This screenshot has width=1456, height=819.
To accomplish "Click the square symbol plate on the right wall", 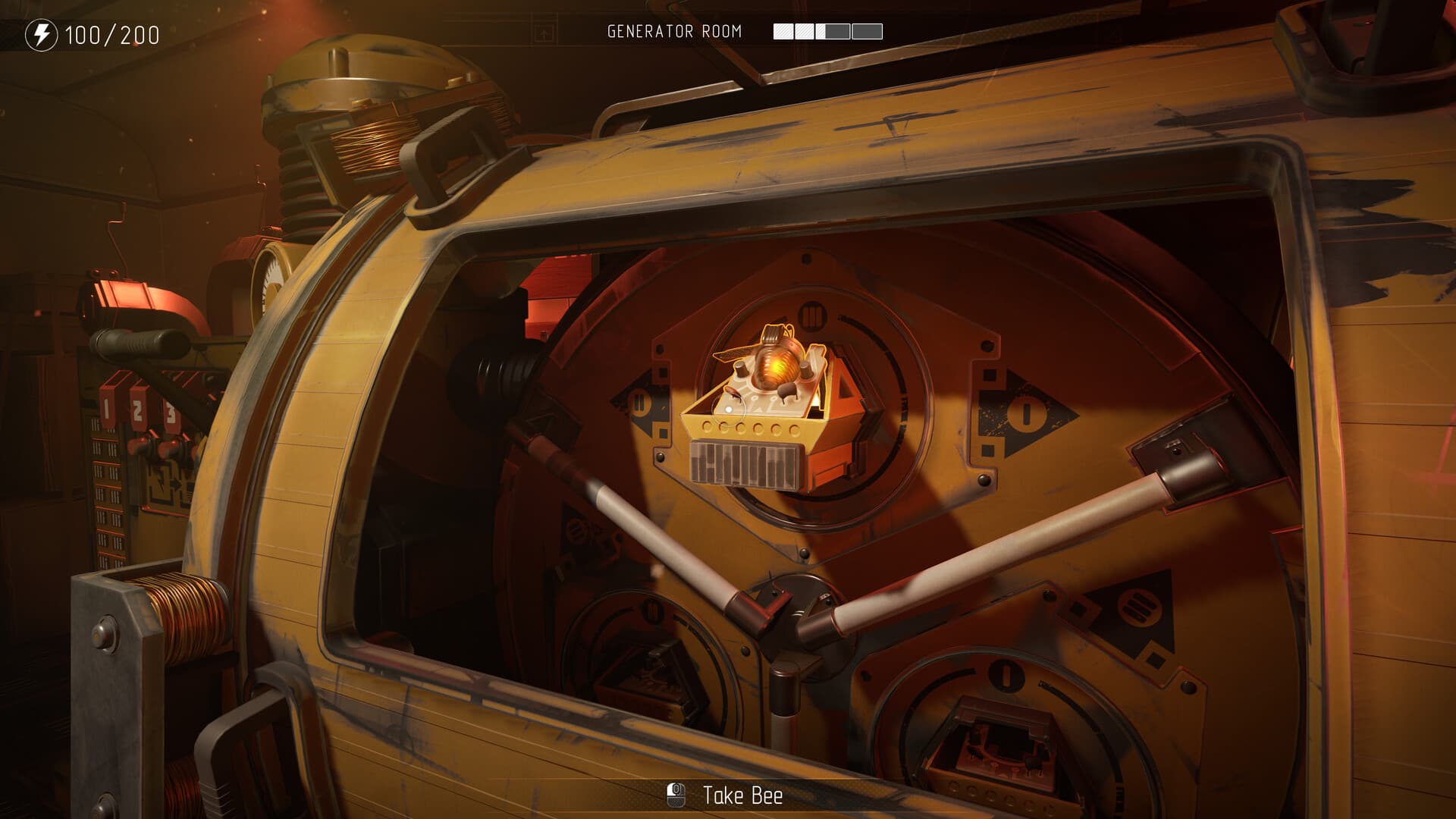I will [1154, 660].
